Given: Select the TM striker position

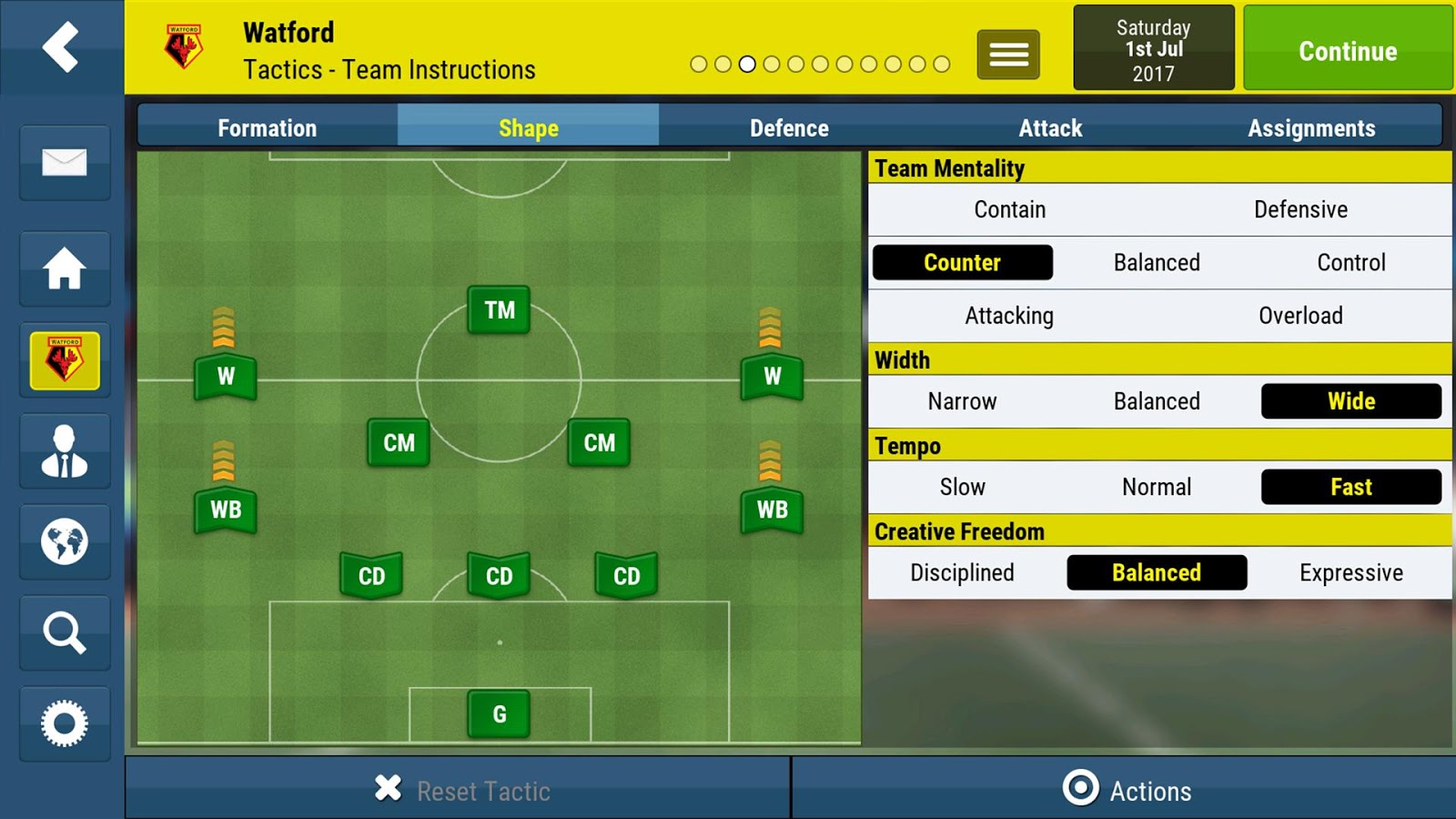Looking at the screenshot, I should point(499,310).
